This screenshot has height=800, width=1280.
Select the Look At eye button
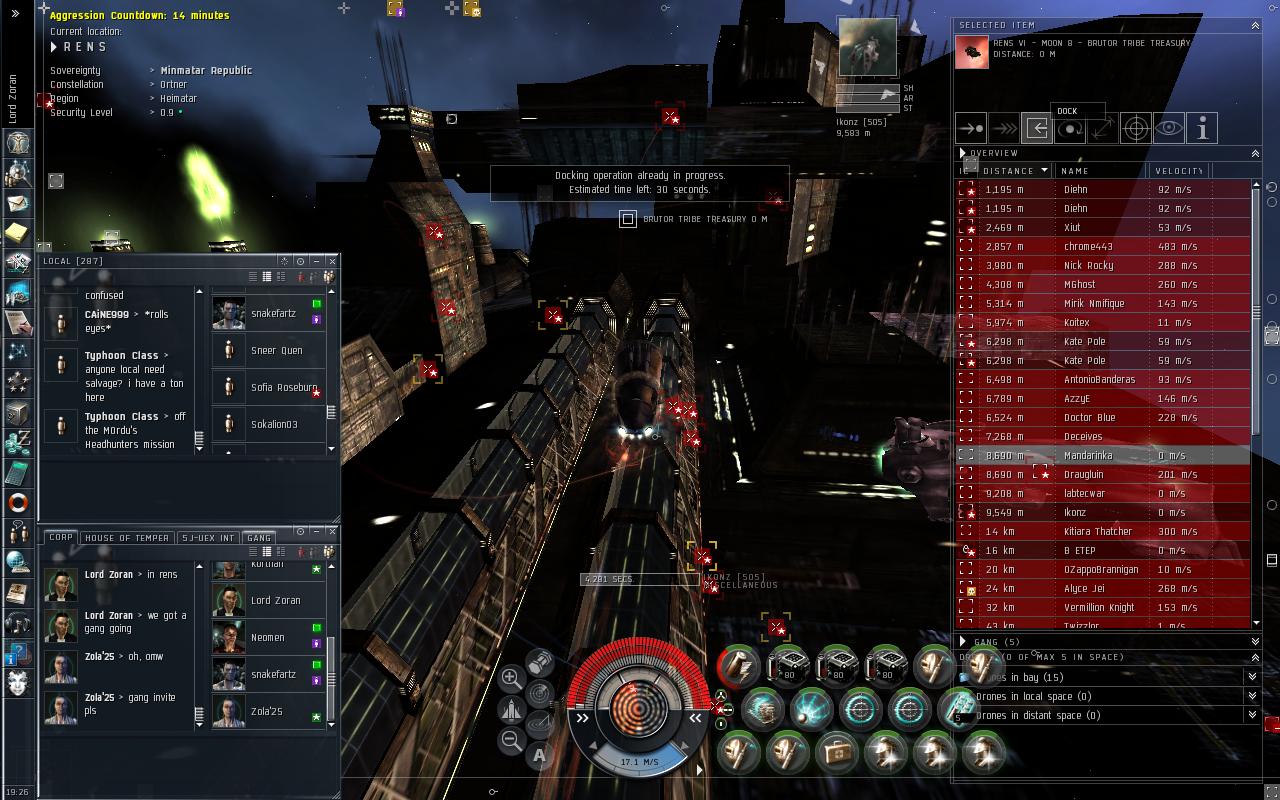pos(1168,129)
